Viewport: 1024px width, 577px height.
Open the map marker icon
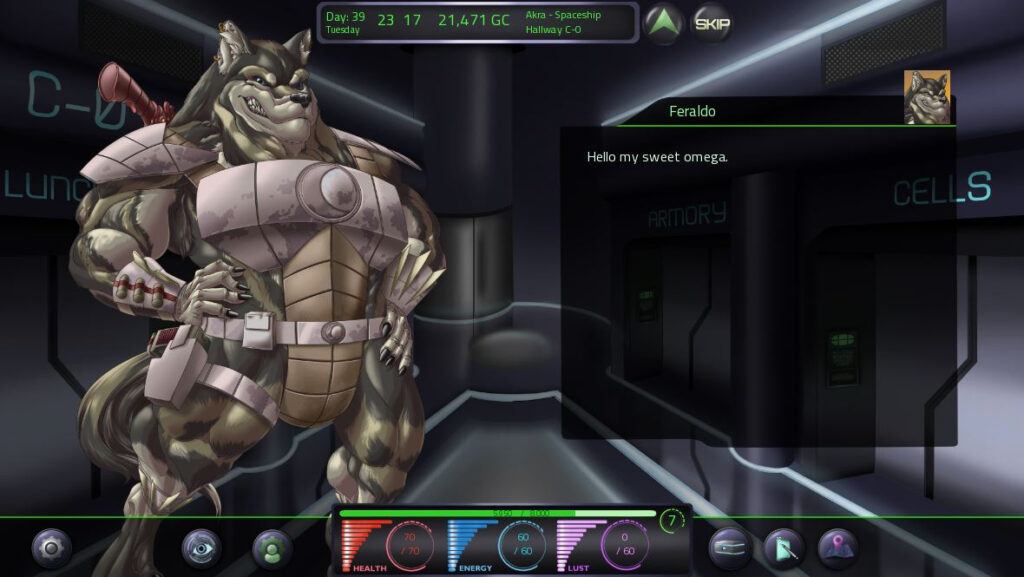click(838, 548)
